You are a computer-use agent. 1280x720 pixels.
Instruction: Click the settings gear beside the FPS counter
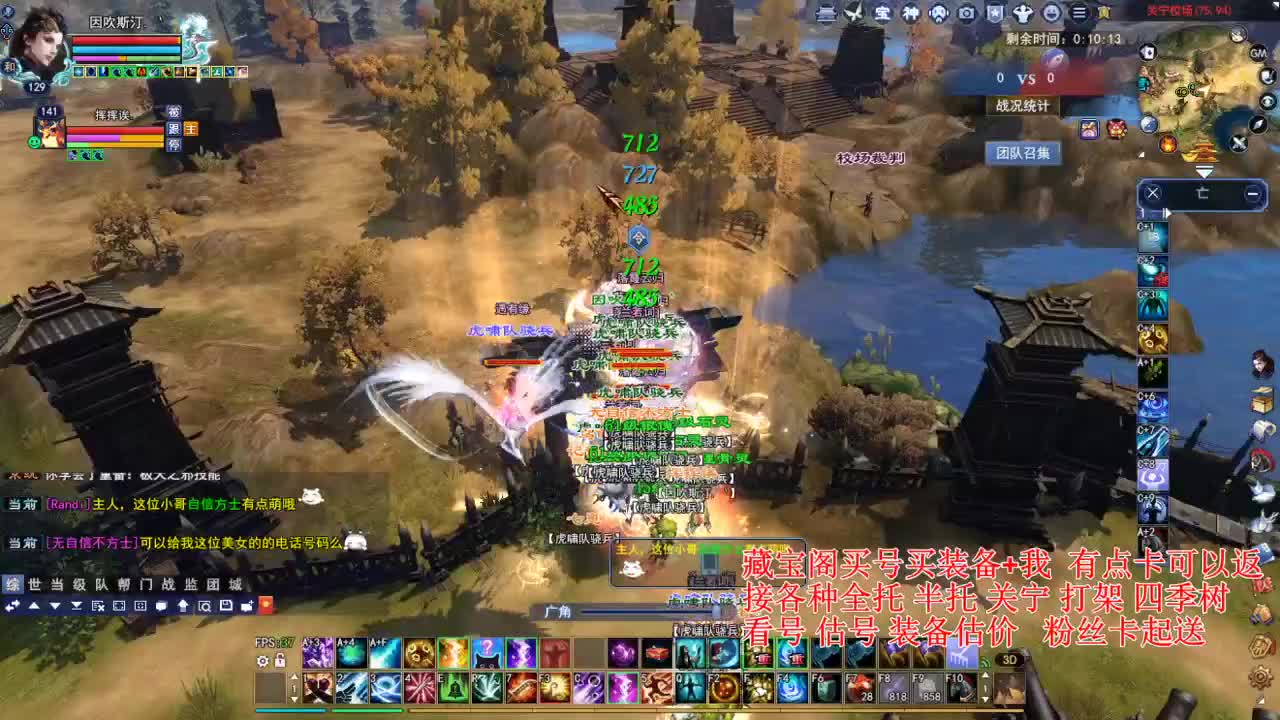point(262,660)
